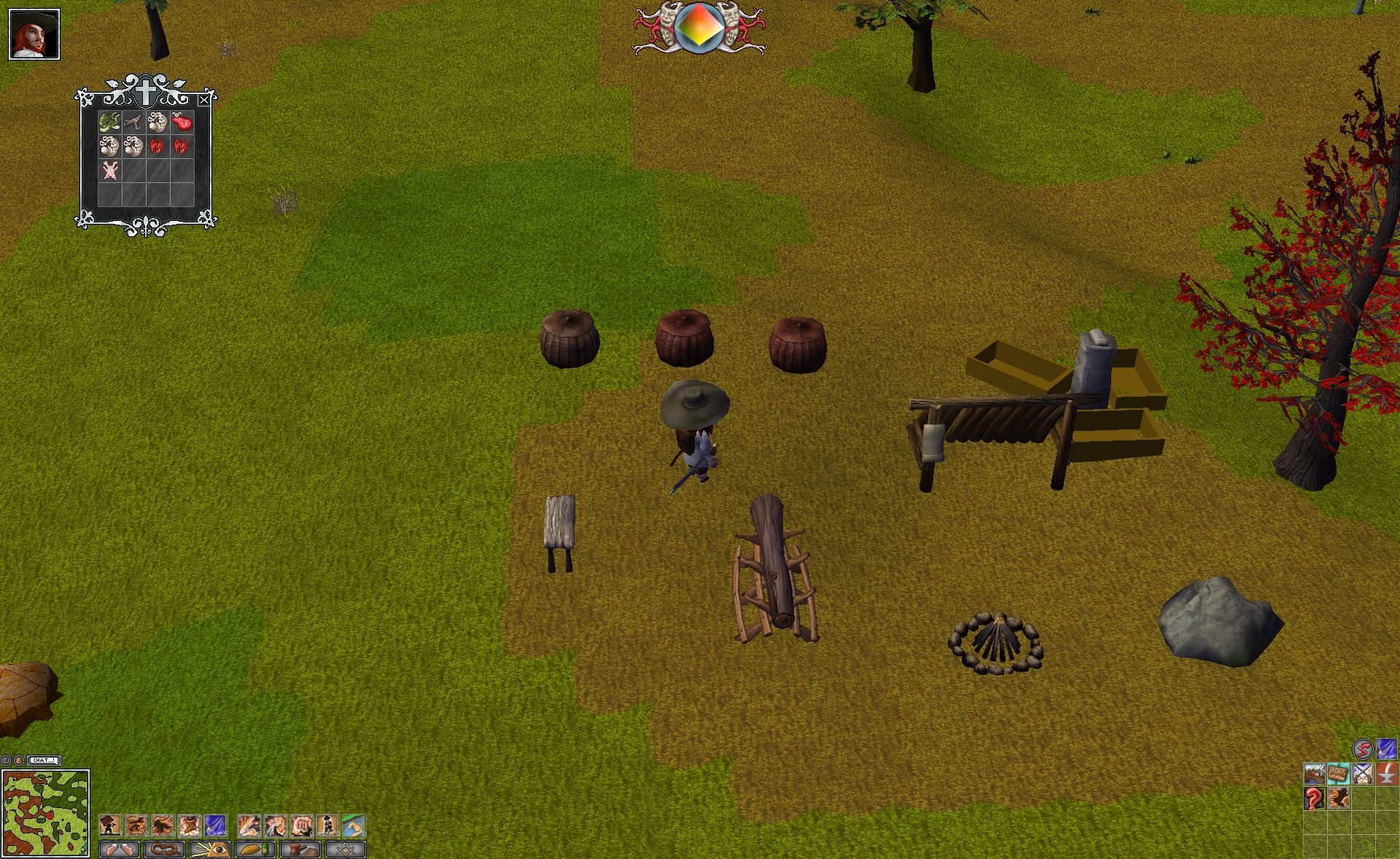Open the hands equipment menu button
The image size is (1400, 859).
tap(119, 850)
